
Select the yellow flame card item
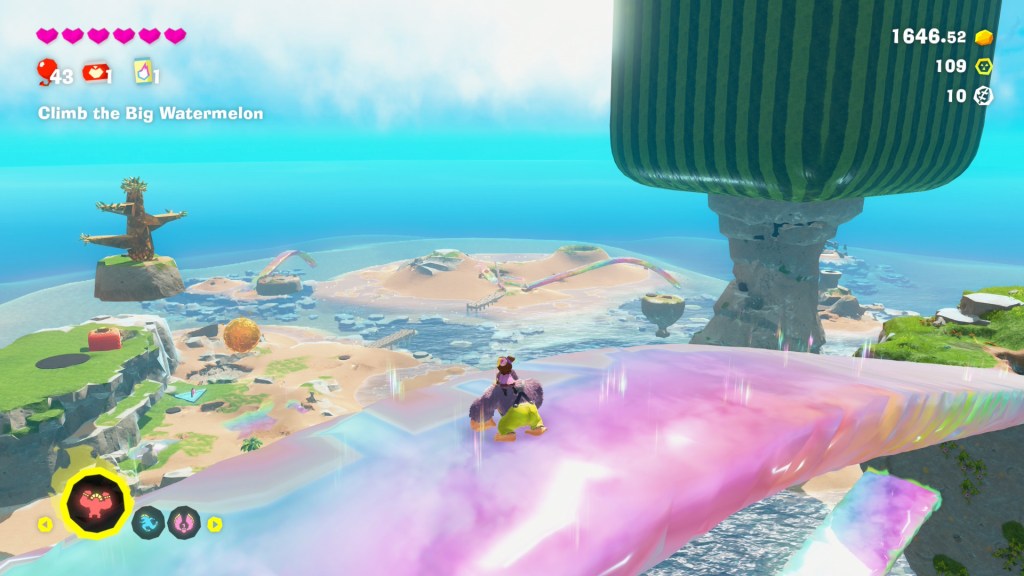pyautogui.click(x=142, y=71)
